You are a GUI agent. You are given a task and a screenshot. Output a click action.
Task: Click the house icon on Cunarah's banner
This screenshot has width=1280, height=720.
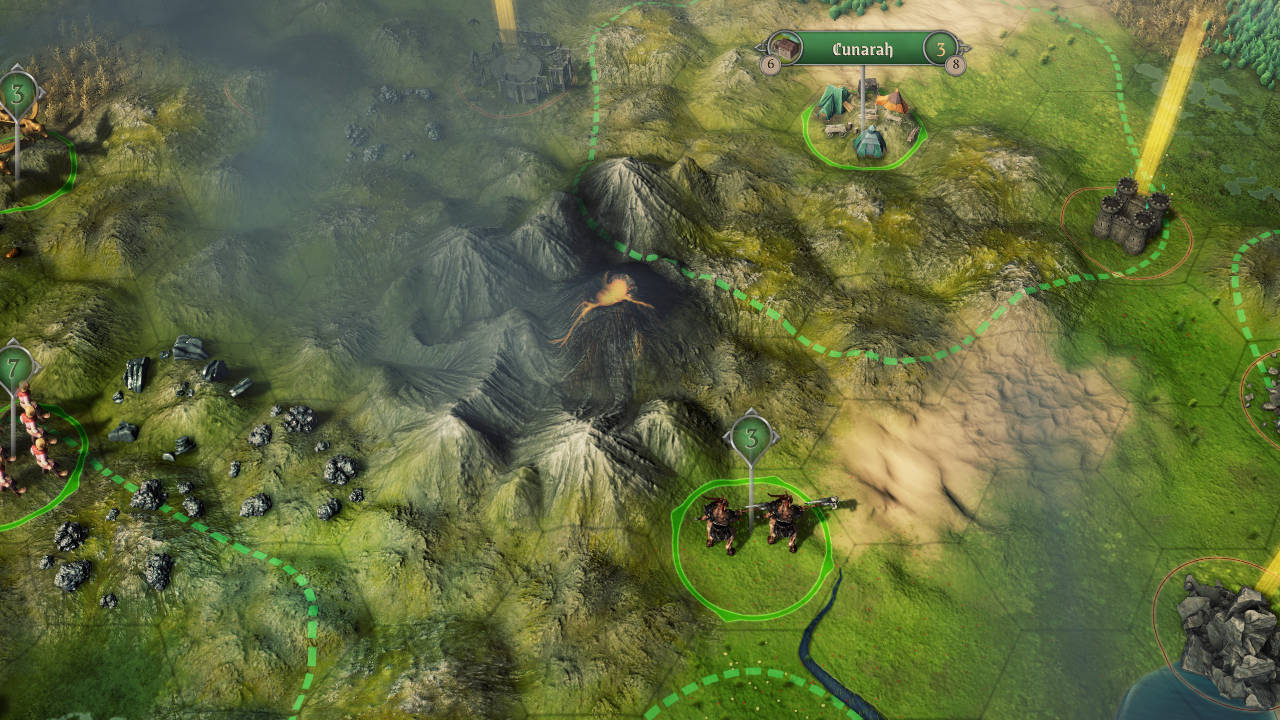[x=788, y=46]
